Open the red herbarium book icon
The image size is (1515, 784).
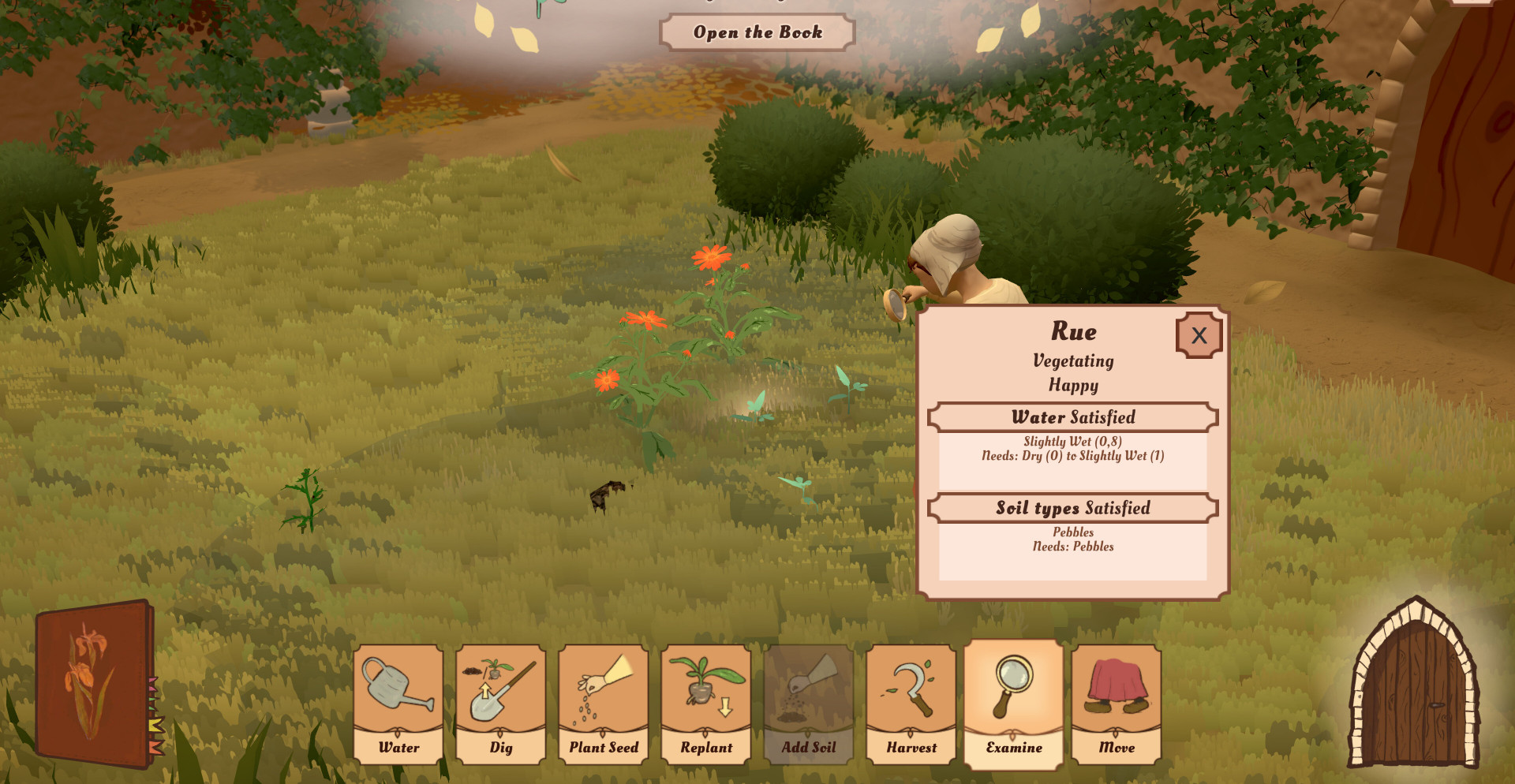pos(95,683)
